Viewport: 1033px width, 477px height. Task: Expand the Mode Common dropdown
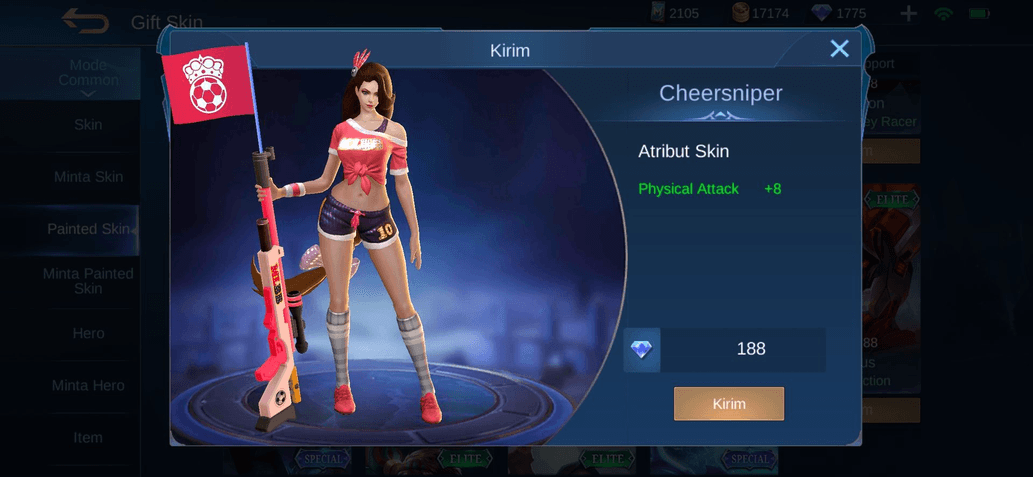(x=88, y=75)
